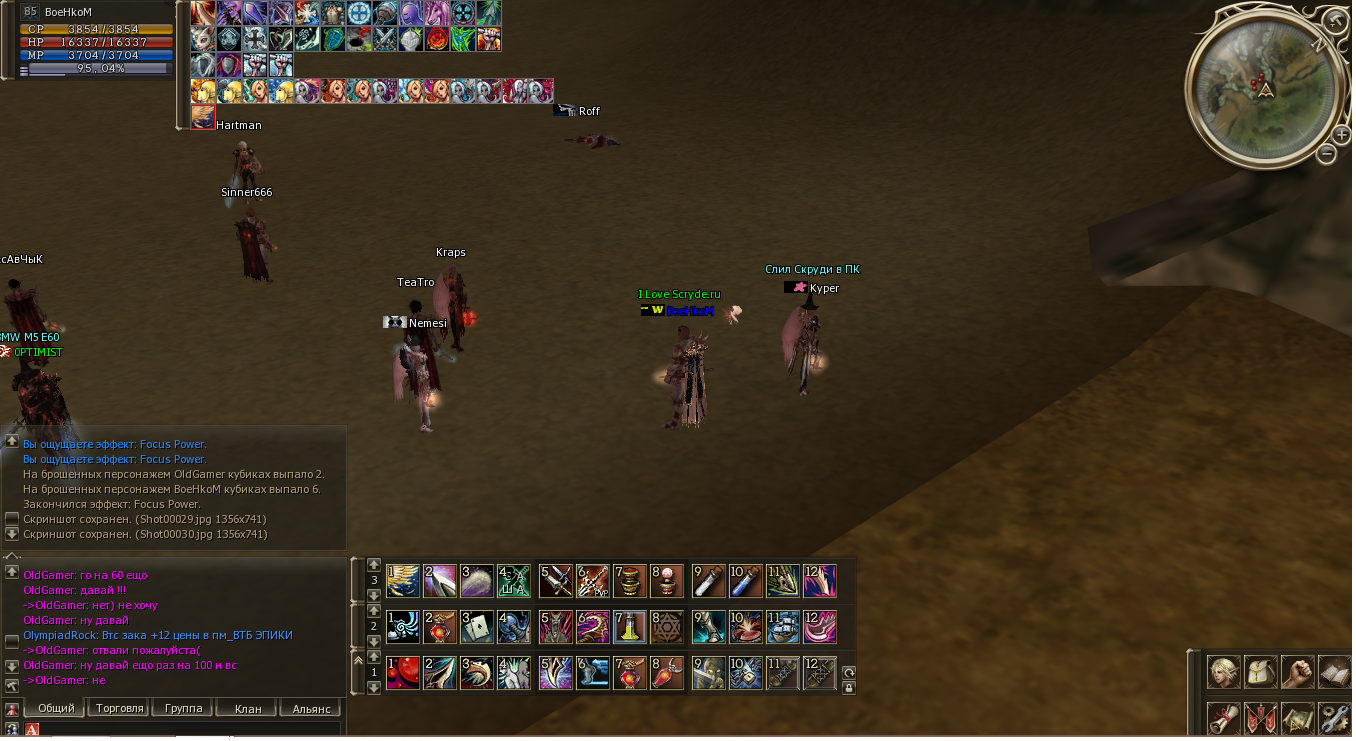Select the PvP sword skill in slot 6
Viewport: 1356px width, 741px height.
tap(592, 582)
